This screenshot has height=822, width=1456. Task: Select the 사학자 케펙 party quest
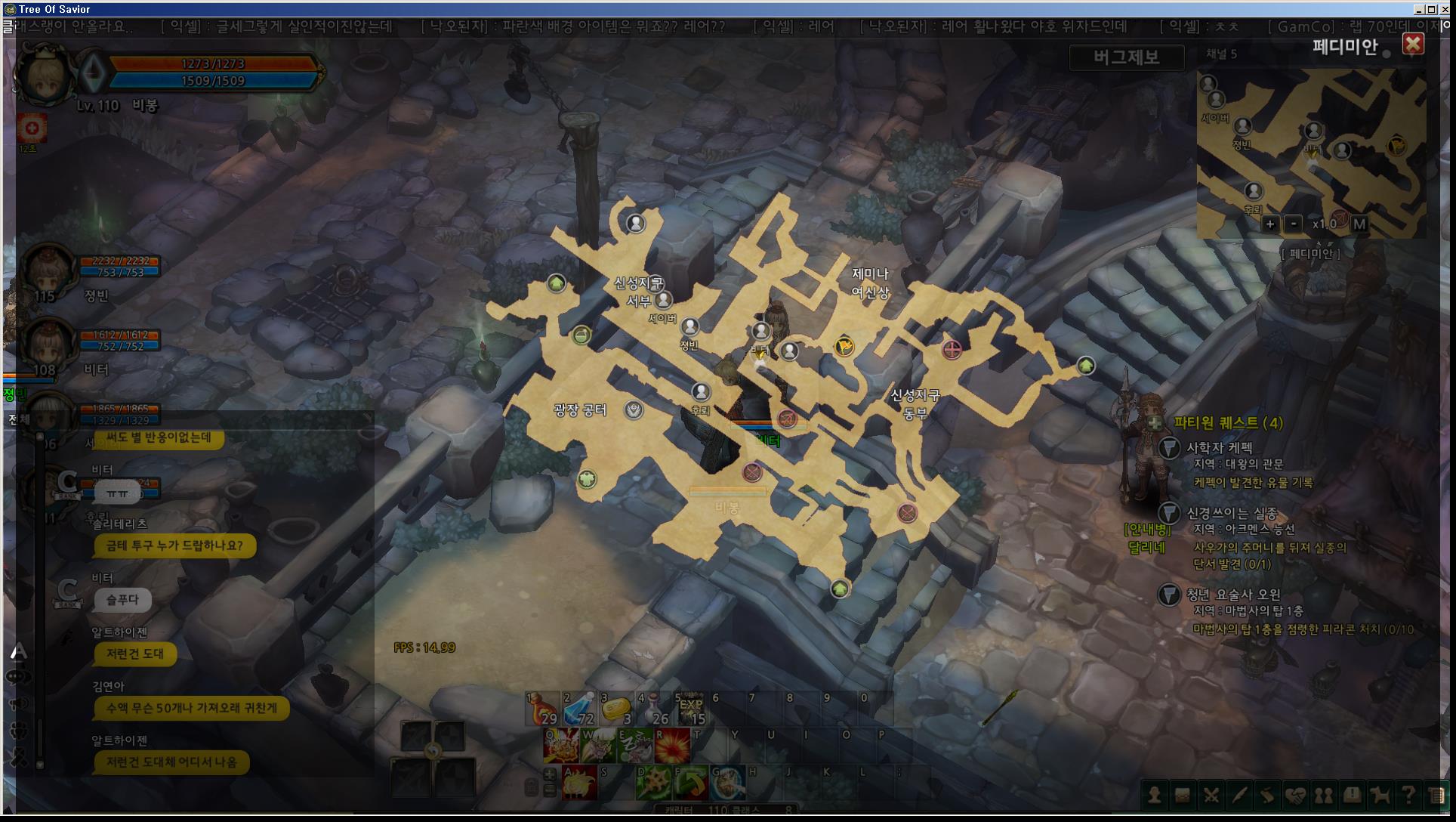click(x=1219, y=447)
